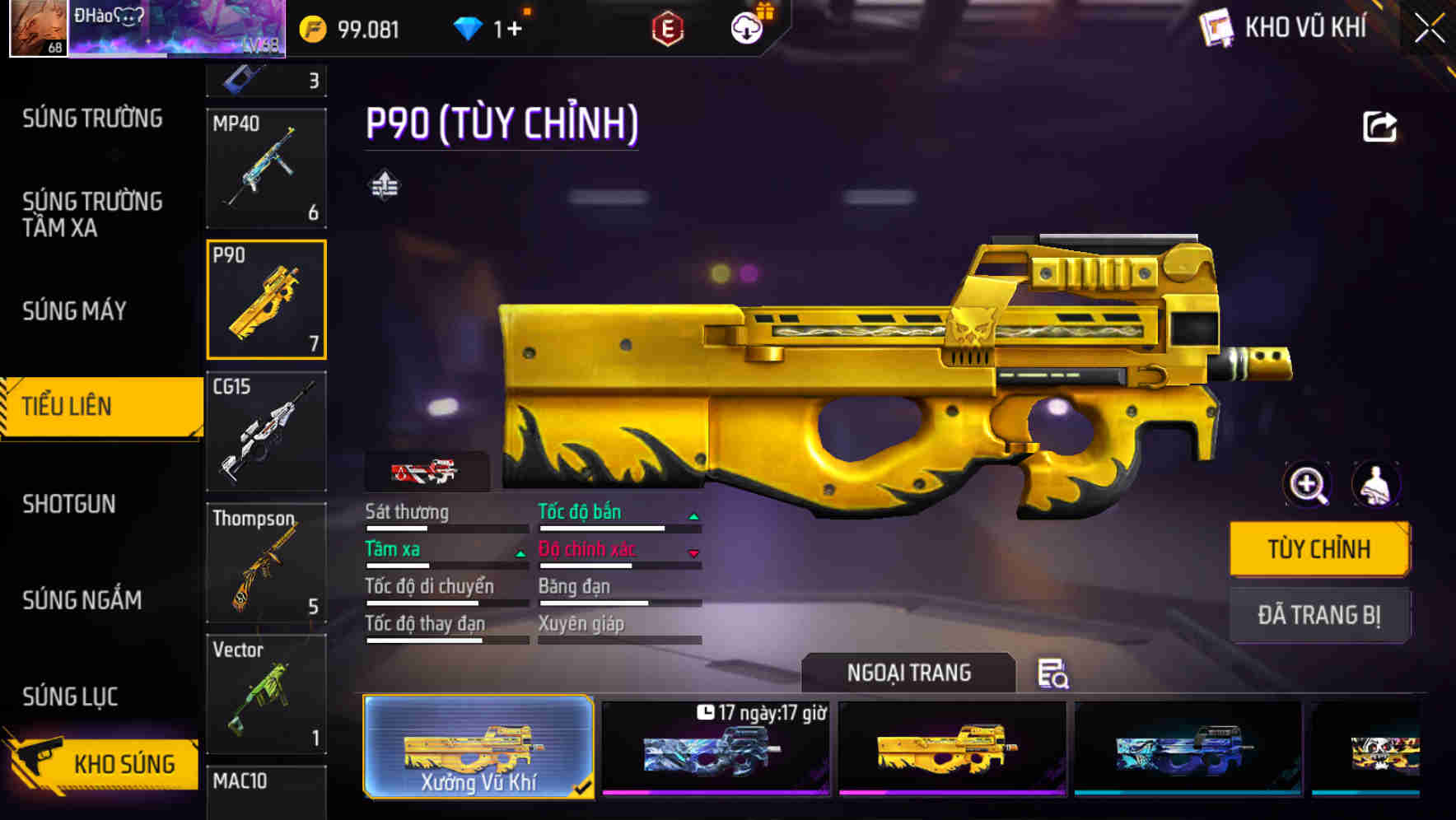The width and height of the screenshot is (1456, 820).
Task: Click the gift download icon in top bar
Action: [745, 27]
